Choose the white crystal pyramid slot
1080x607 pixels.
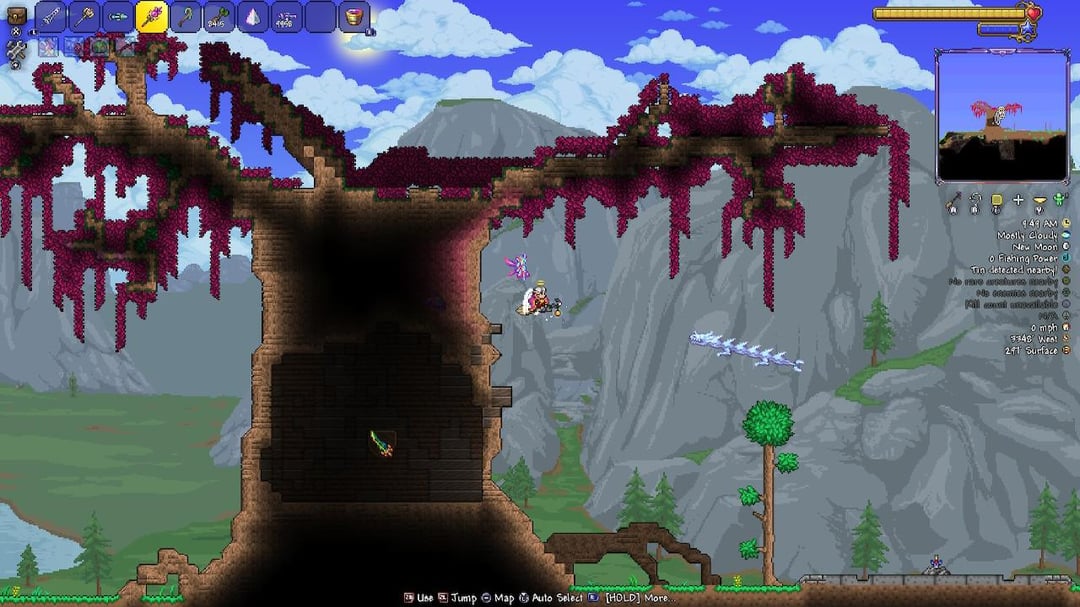[253, 17]
